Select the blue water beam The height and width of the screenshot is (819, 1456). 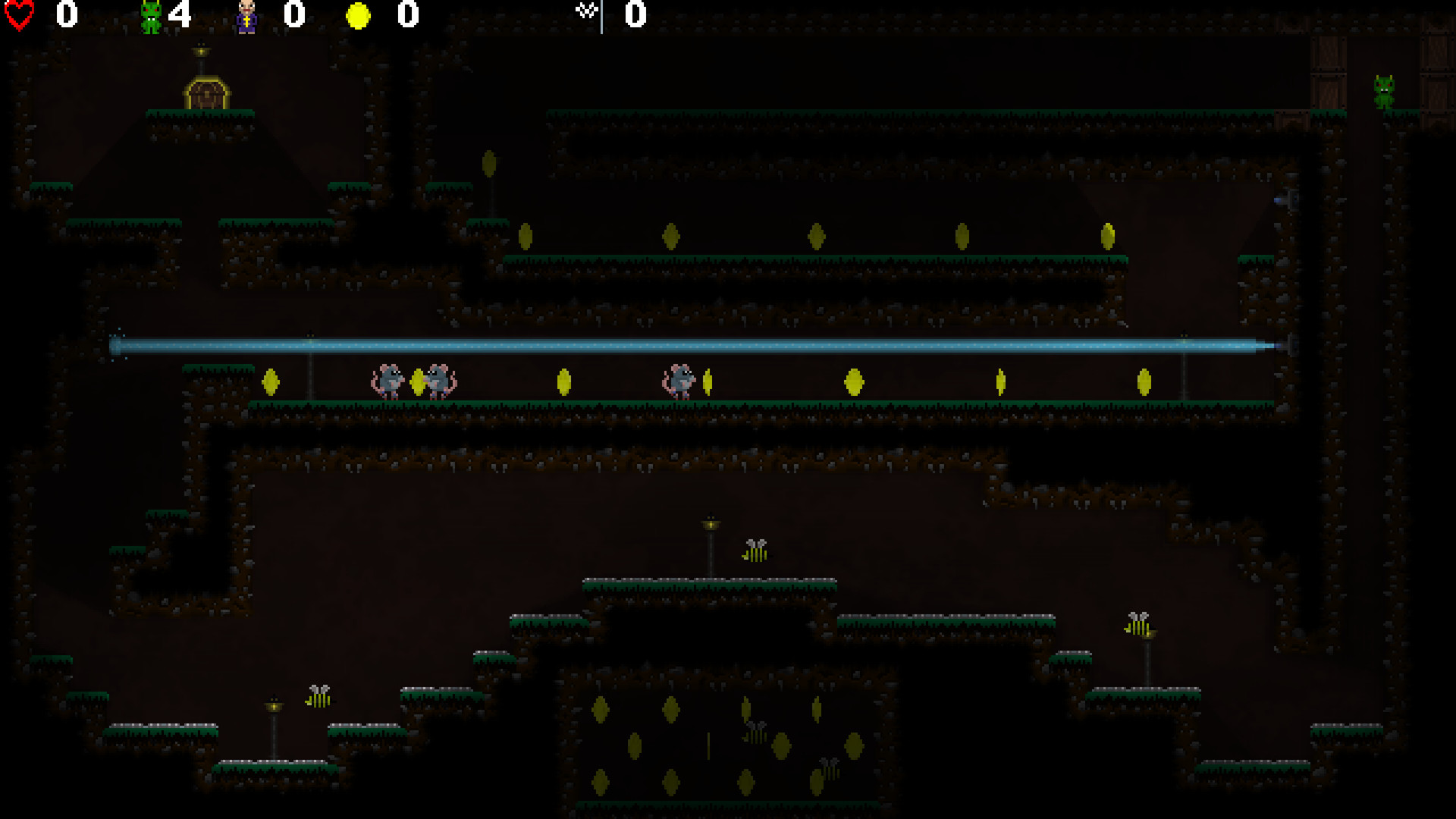coord(682,345)
